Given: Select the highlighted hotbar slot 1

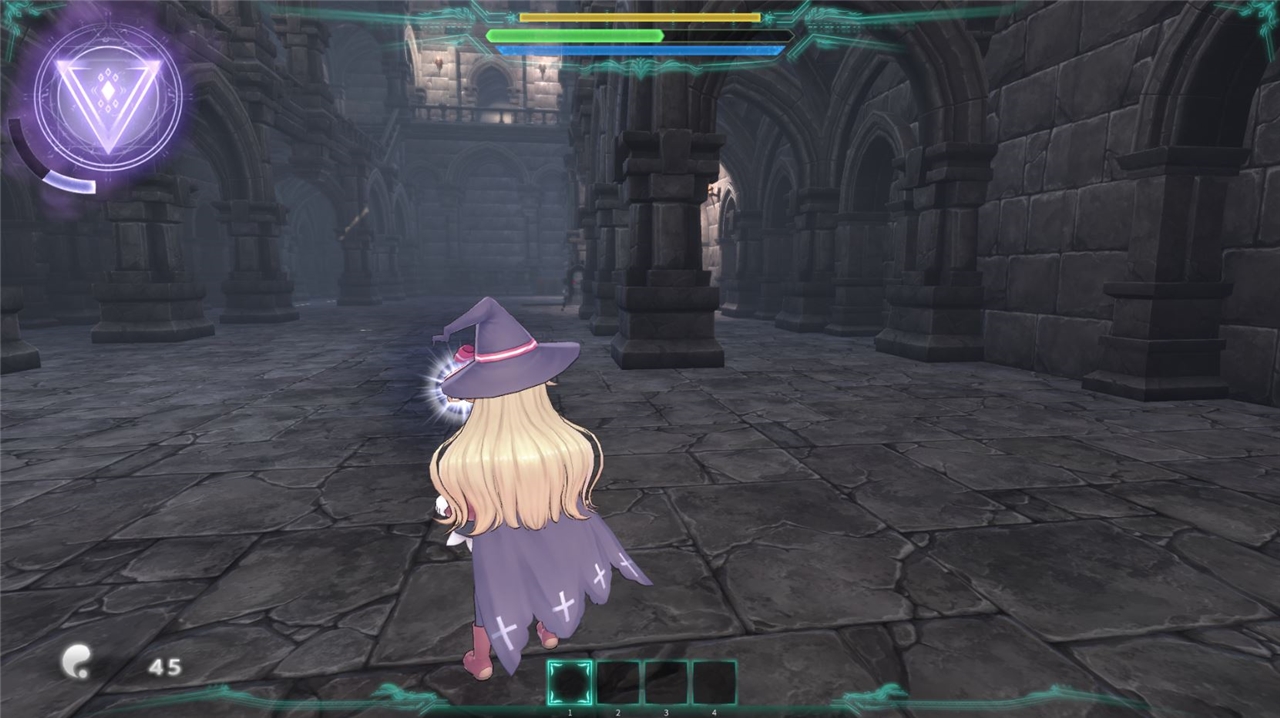Looking at the screenshot, I should (x=569, y=683).
